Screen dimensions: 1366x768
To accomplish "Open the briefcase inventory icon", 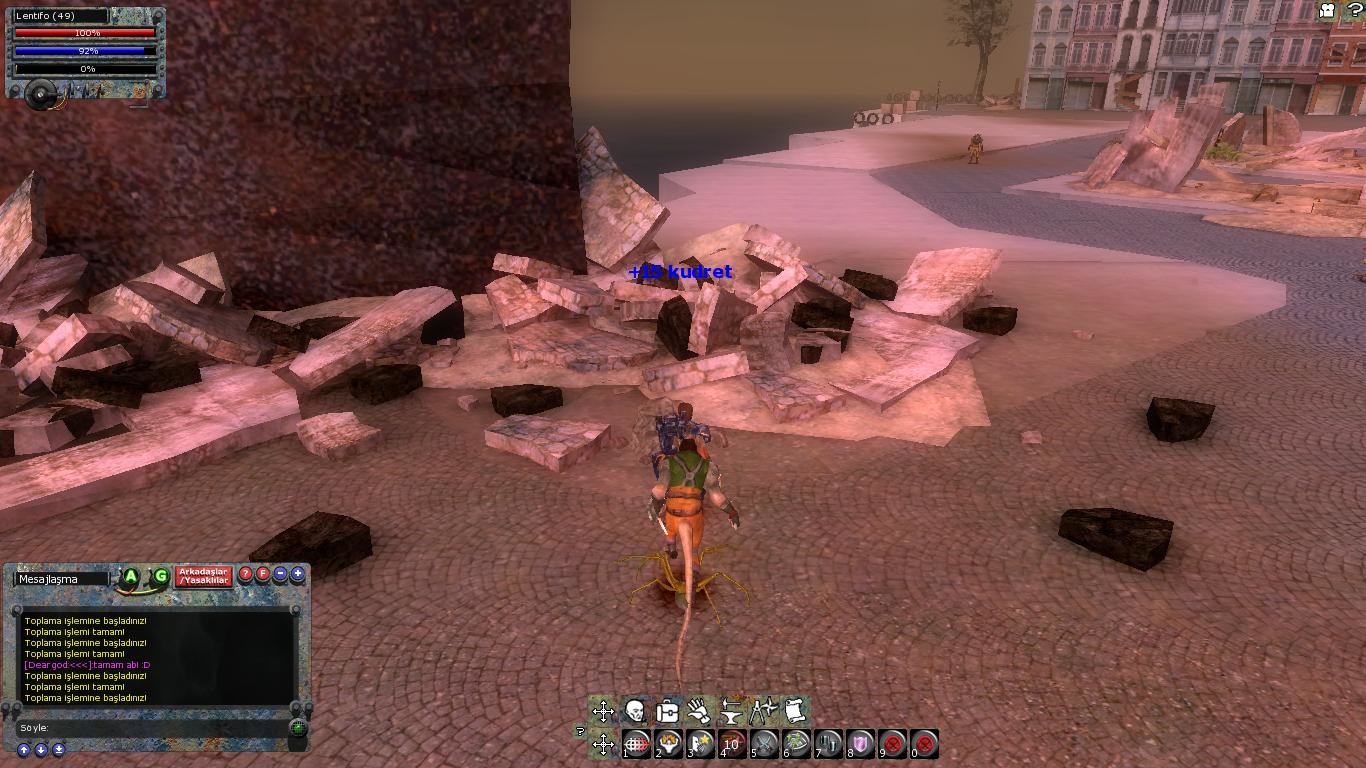I will (x=667, y=712).
